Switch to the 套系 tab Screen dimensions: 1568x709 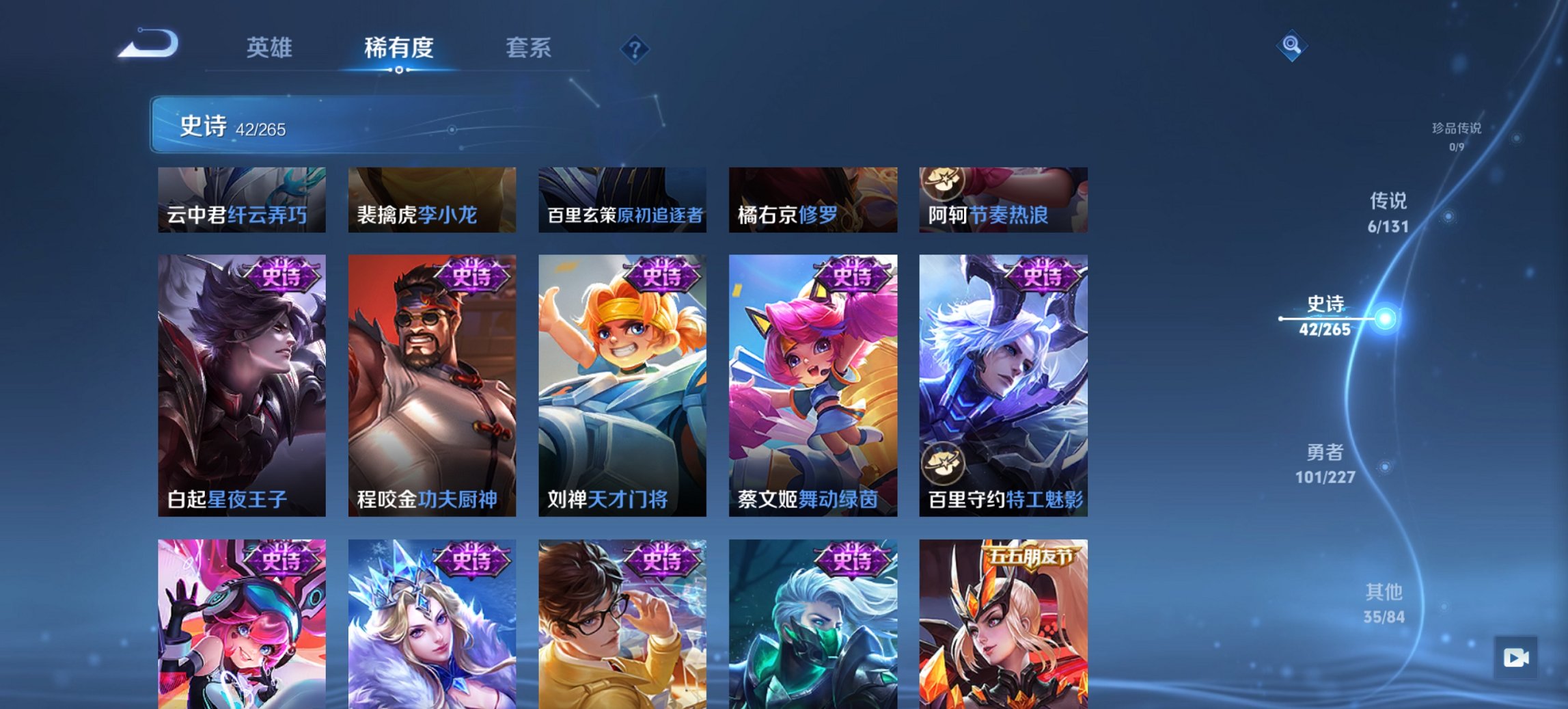(x=529, y=48)
